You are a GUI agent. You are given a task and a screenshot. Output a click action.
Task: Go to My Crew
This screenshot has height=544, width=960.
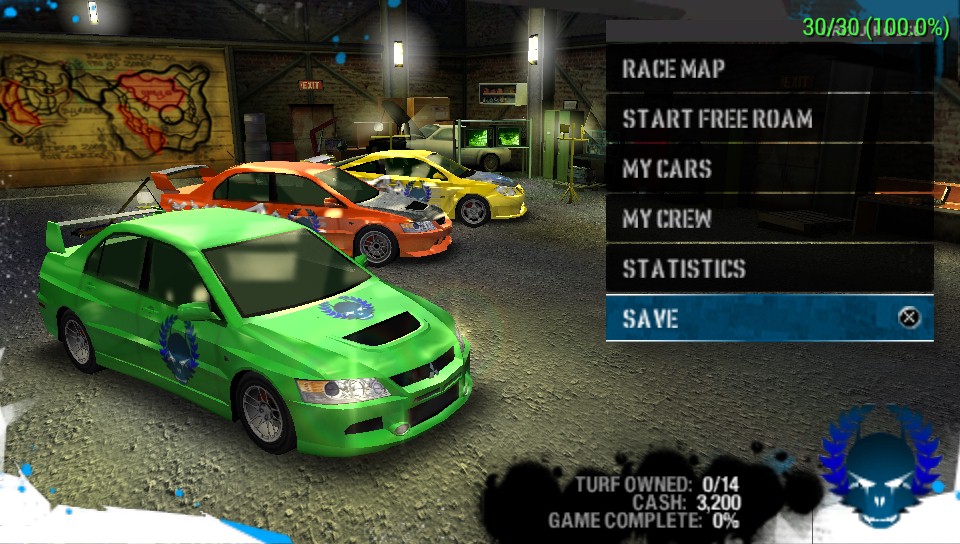click(769, 219)
